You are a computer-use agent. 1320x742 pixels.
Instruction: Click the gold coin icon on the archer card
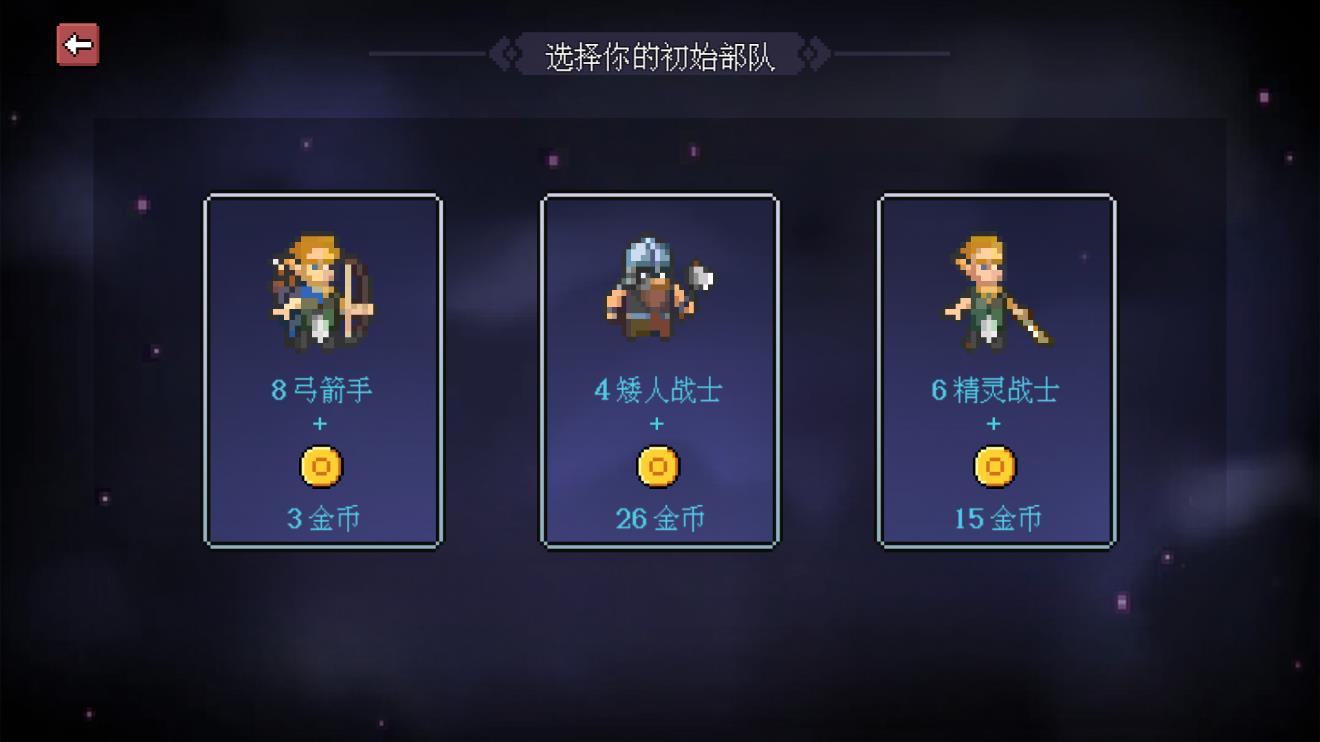coord(322,465)
